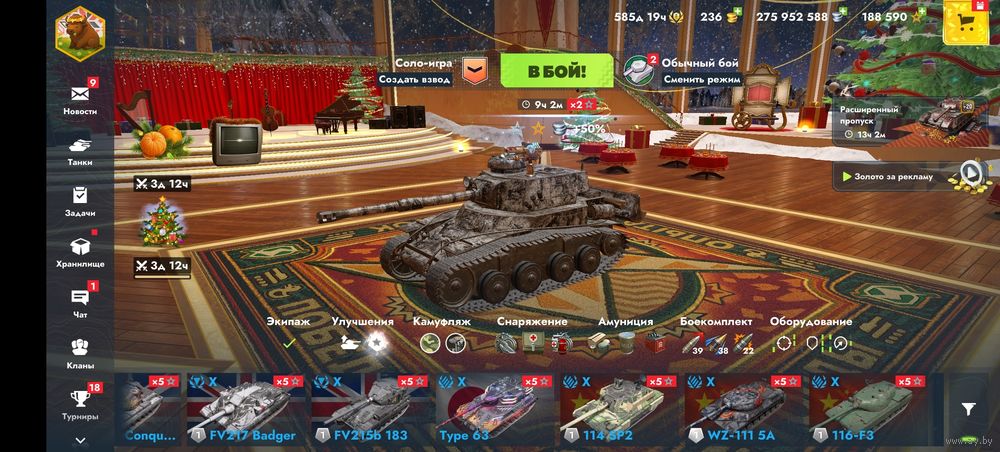The image size is (1000, 452).
Task: Change mode via Обычный бой selector
Action: point(684,70)
